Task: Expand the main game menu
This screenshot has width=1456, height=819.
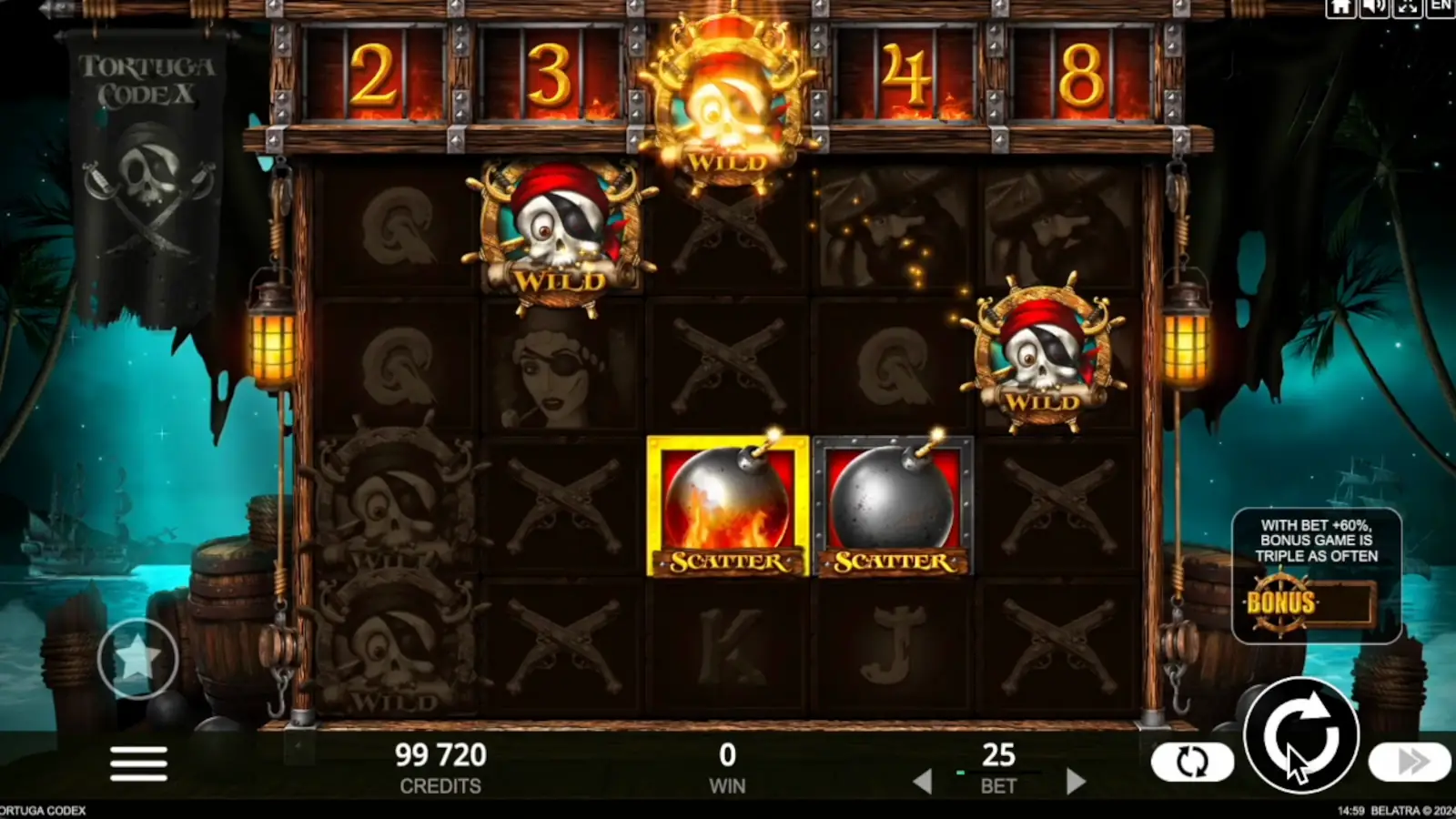Action: (x=138, y=764)
